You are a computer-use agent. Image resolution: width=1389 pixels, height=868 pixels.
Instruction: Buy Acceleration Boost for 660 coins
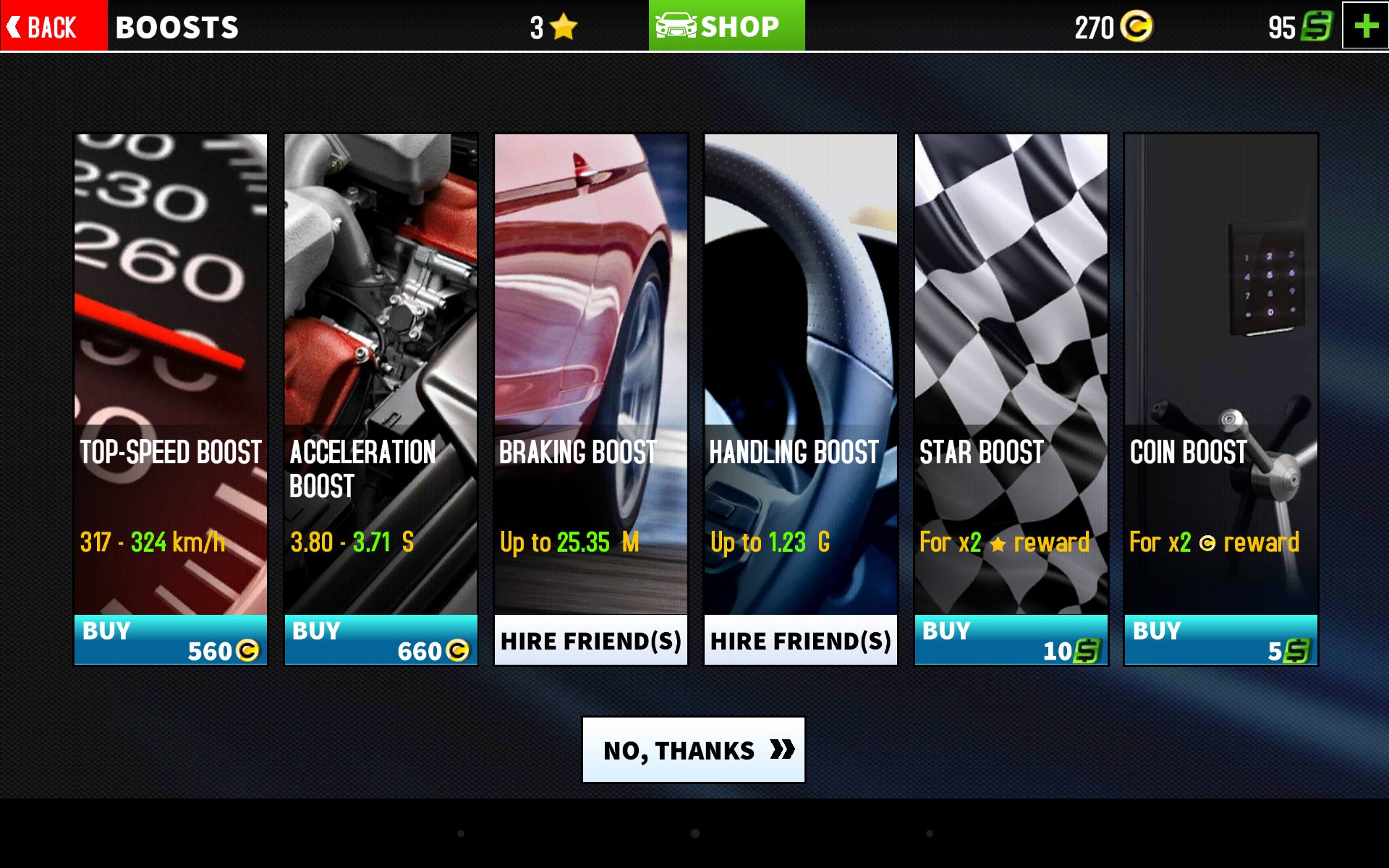click(381, 640)
